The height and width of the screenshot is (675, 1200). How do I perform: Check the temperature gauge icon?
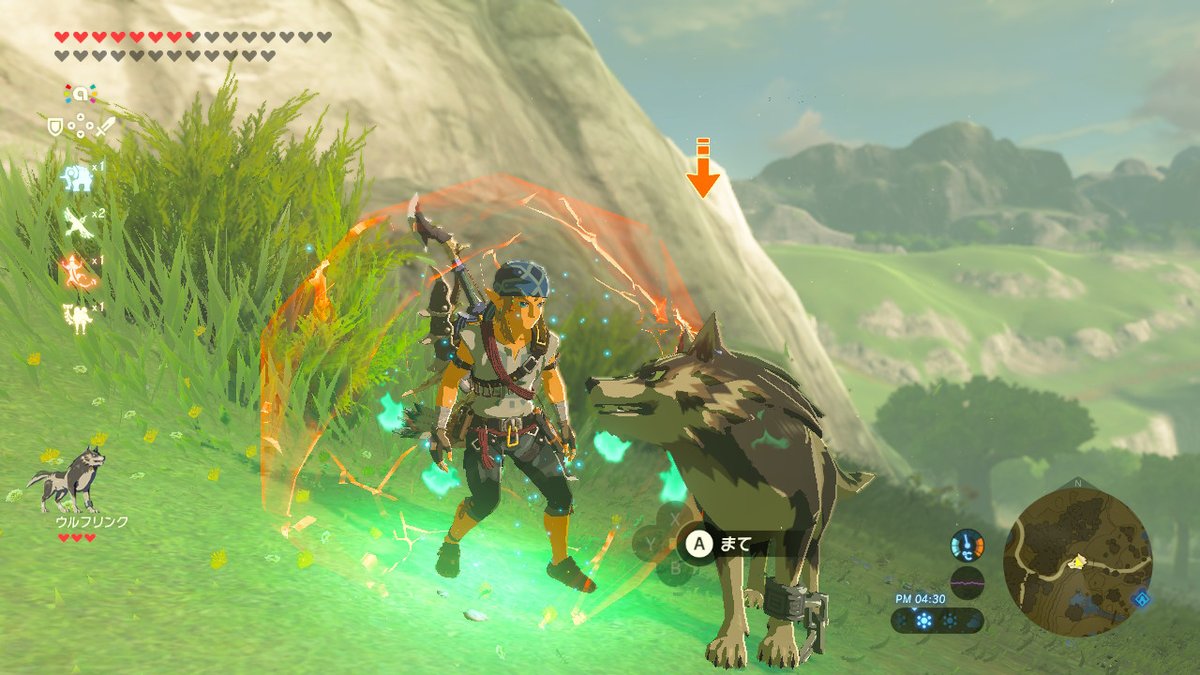(x=966, y=546)
